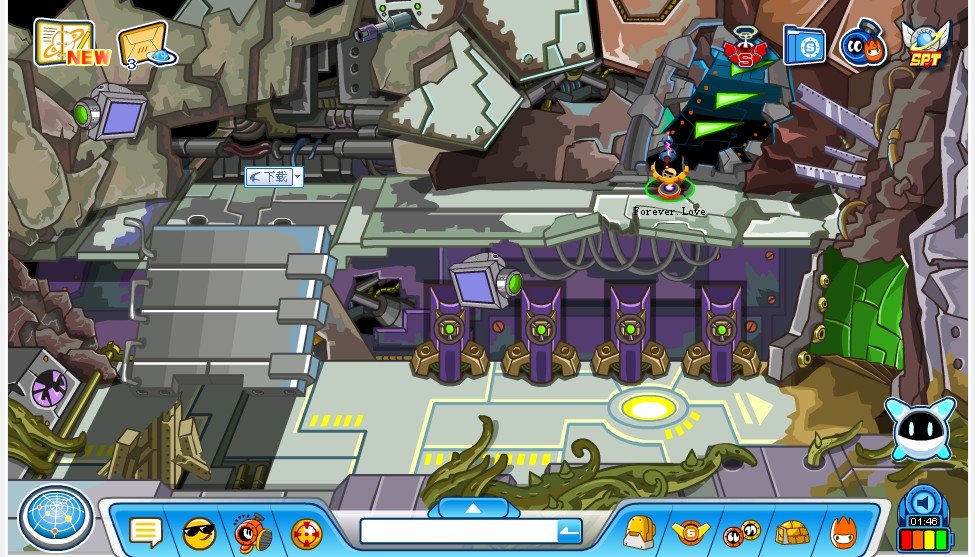Open the red winged S badge icon
The image size is (975, 557).
point(744,46)
